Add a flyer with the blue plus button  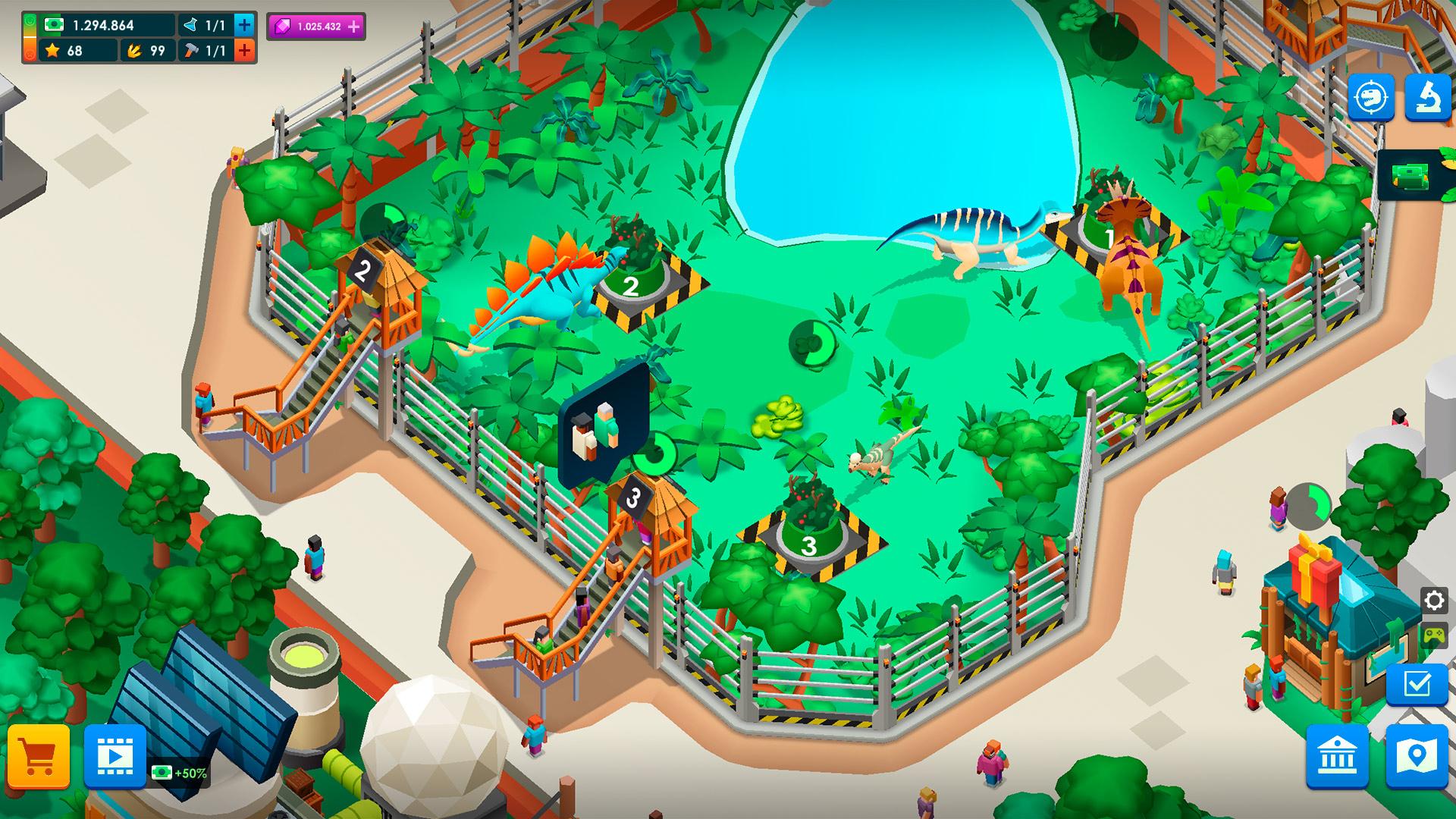click(x=244, y=25)
